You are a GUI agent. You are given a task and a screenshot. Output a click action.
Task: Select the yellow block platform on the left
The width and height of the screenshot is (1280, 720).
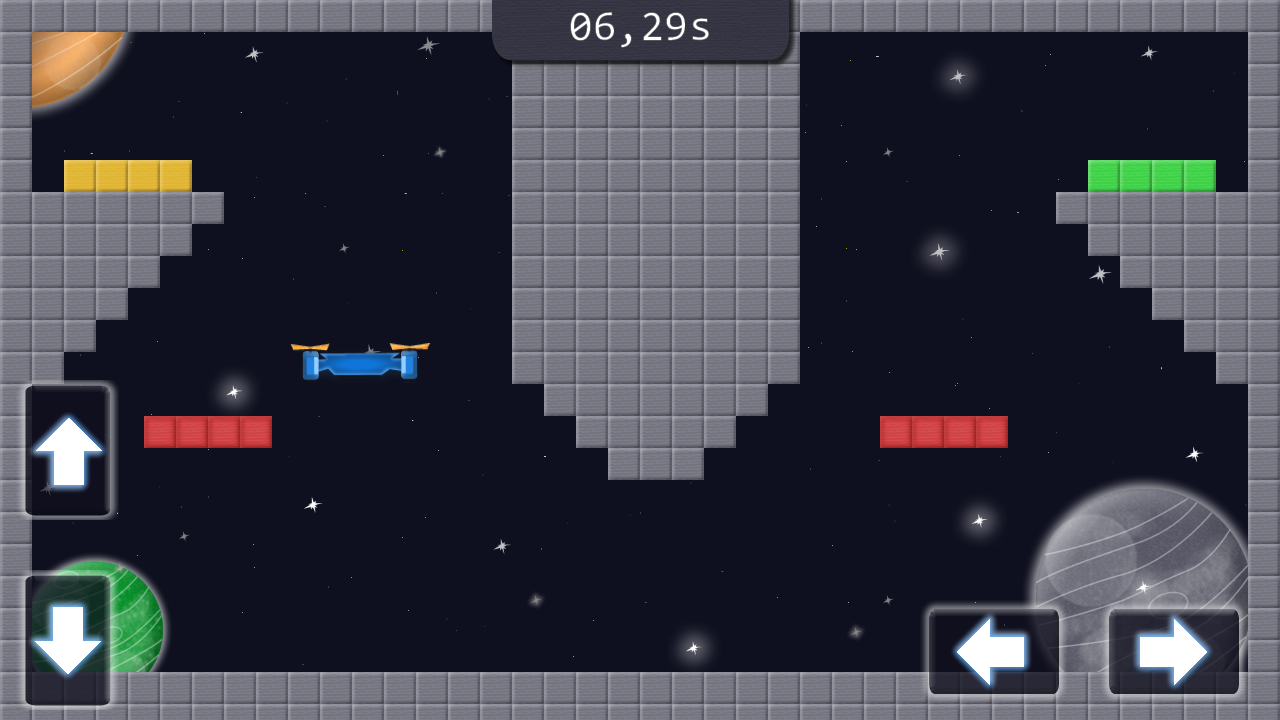pos(127,174)
